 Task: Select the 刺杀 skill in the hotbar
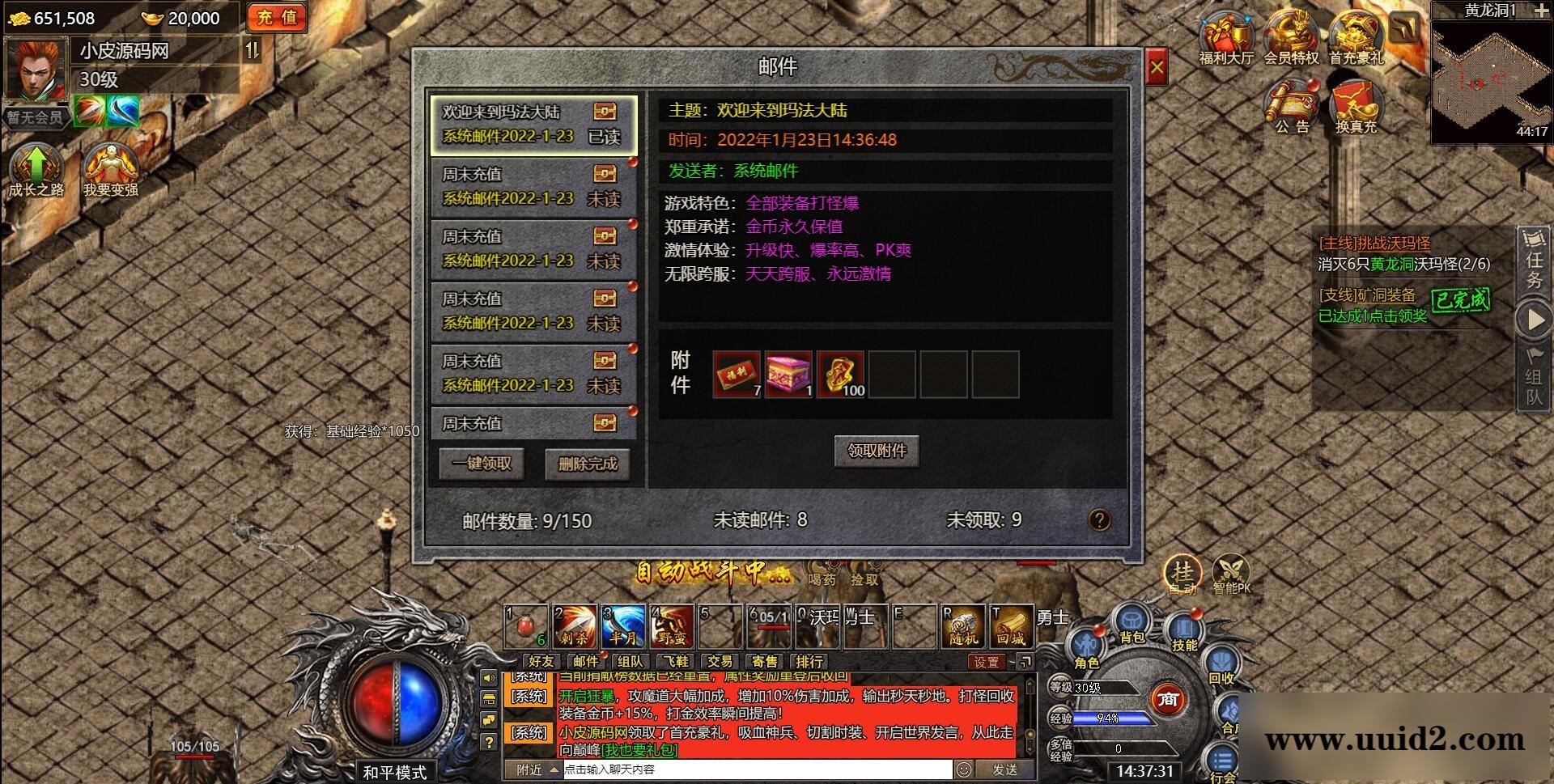click(x=573, y=625)
